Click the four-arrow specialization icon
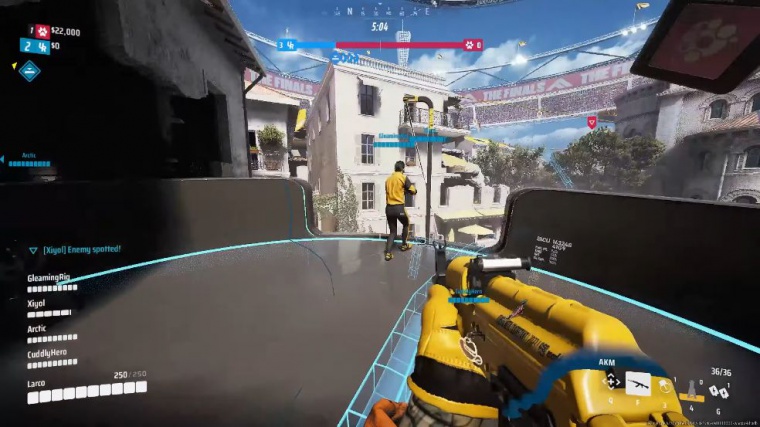Image resolution: width=760 pixels, height=427 pixels. pos(611,381)
